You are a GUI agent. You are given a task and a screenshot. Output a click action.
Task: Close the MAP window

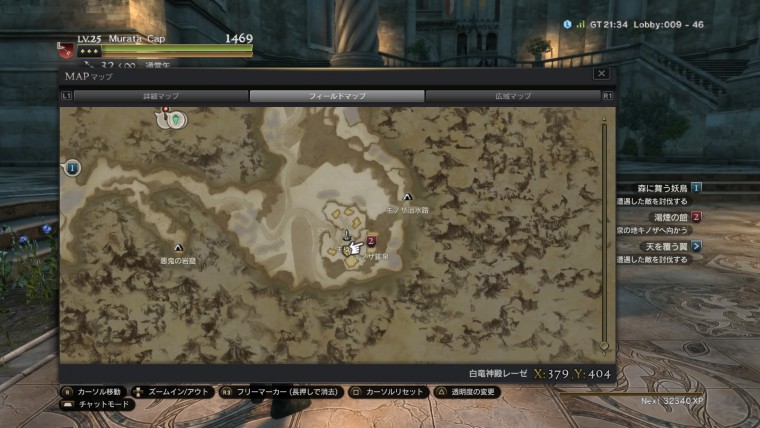pos(601,74)
